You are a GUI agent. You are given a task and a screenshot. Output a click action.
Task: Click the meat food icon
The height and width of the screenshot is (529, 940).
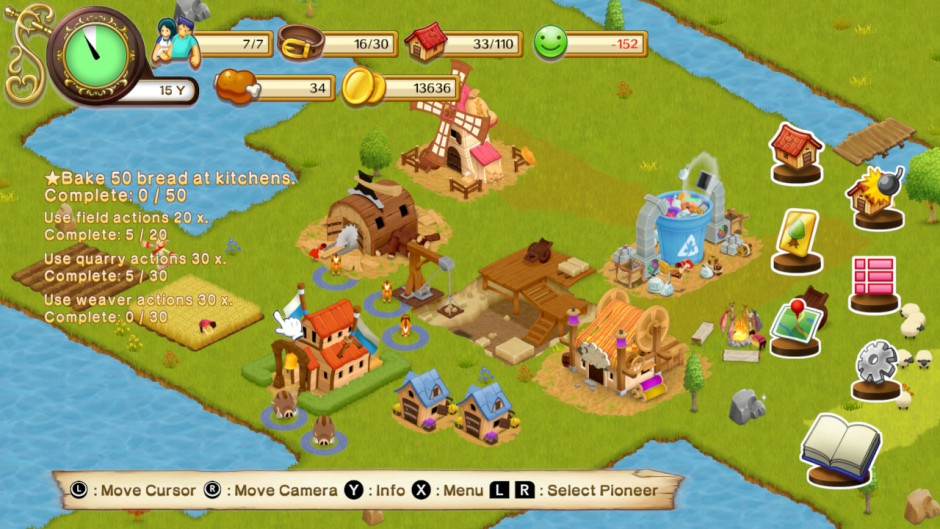tap(237, 86)
